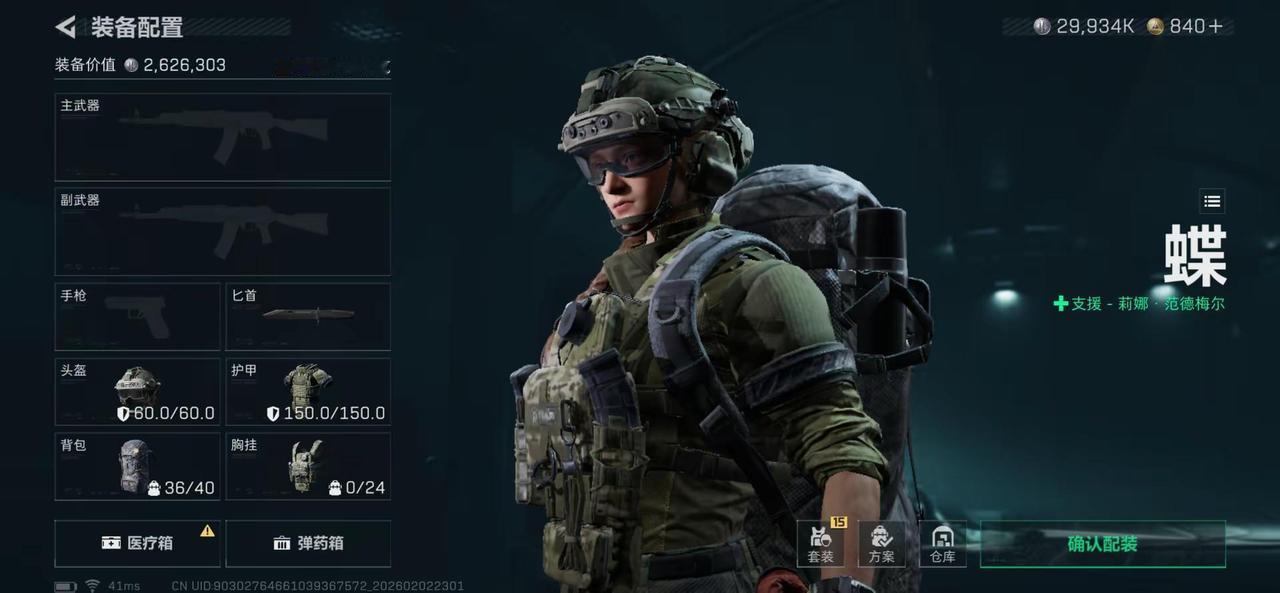This screenshot has width=1280, height=593.
Task: Open the 仓库 warehouse
Action: tap(942, 543)
